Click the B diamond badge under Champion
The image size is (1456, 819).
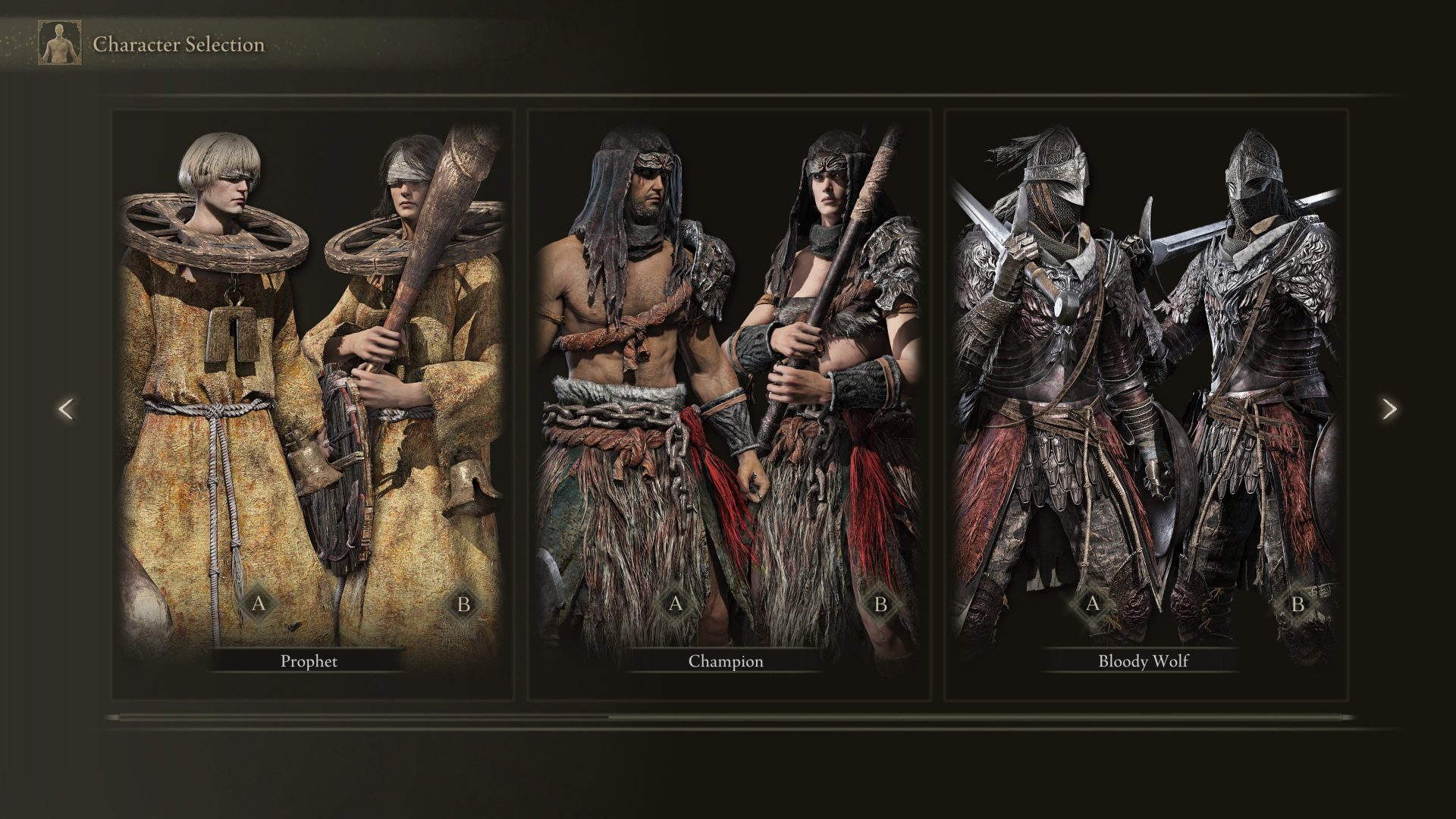882,604
